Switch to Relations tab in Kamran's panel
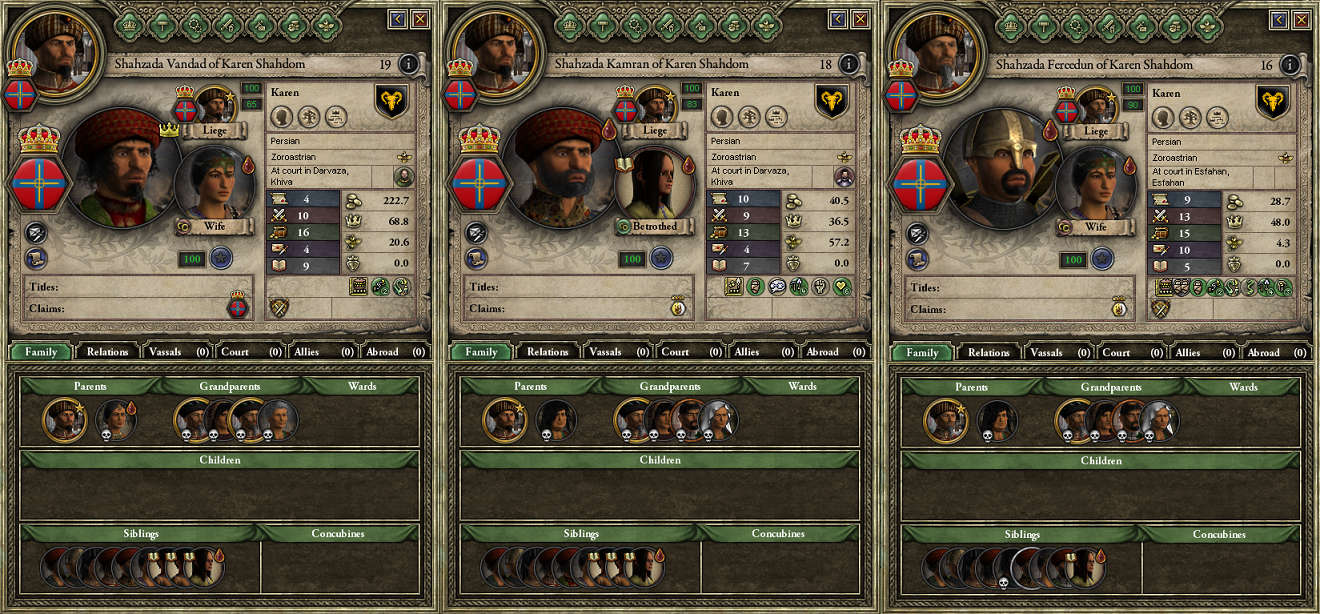 coord(547,352)
